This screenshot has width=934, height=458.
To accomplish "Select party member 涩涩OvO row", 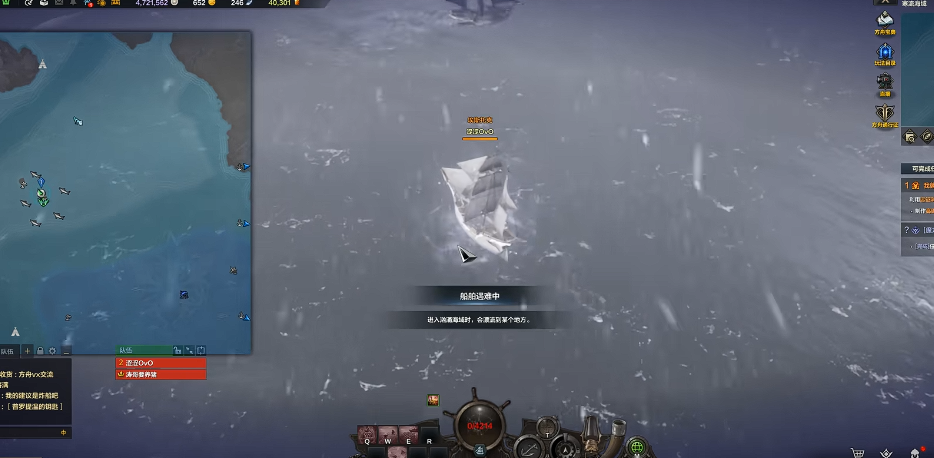I will (161, 362).
